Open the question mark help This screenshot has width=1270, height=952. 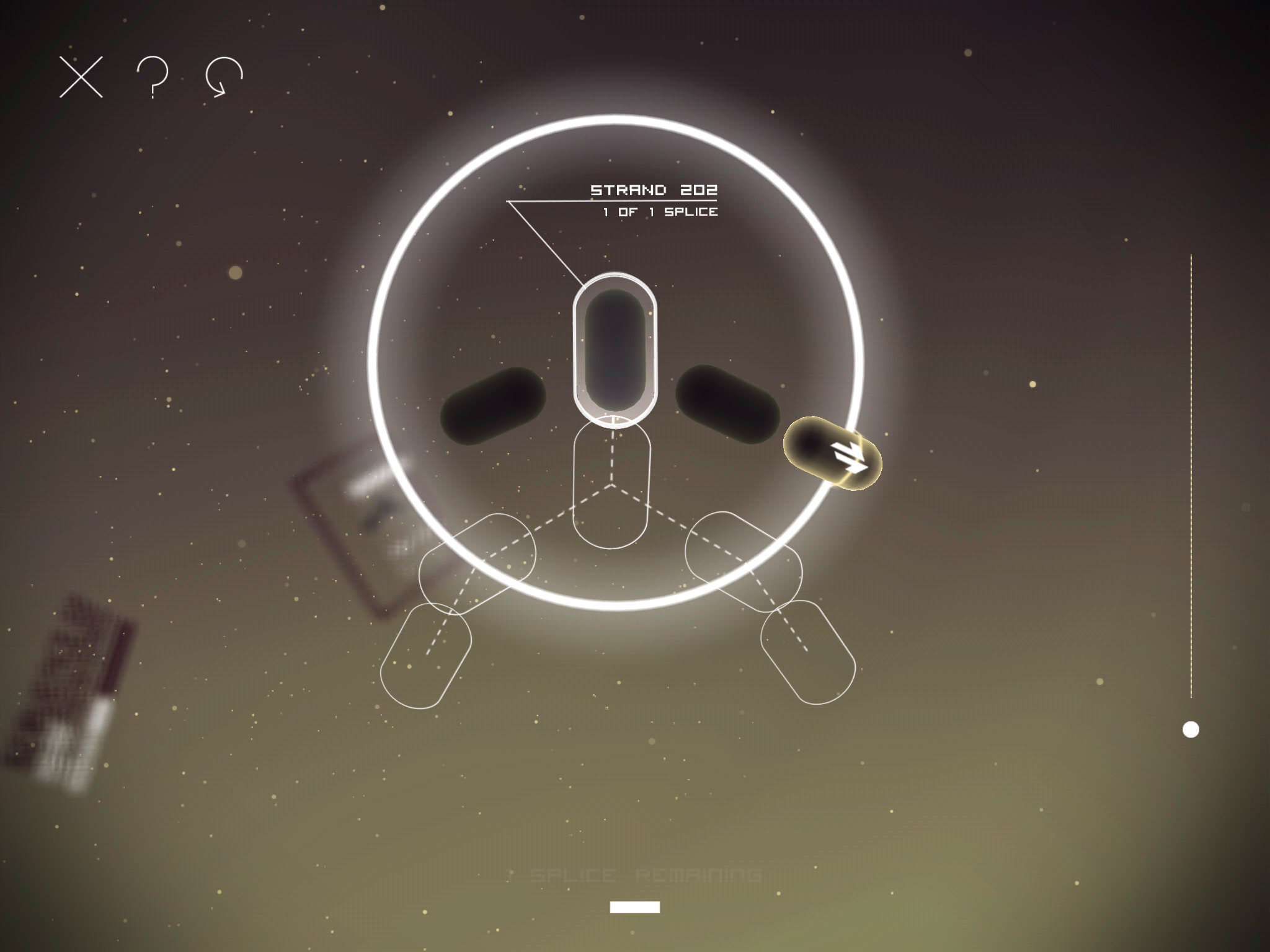click(153, 77)
